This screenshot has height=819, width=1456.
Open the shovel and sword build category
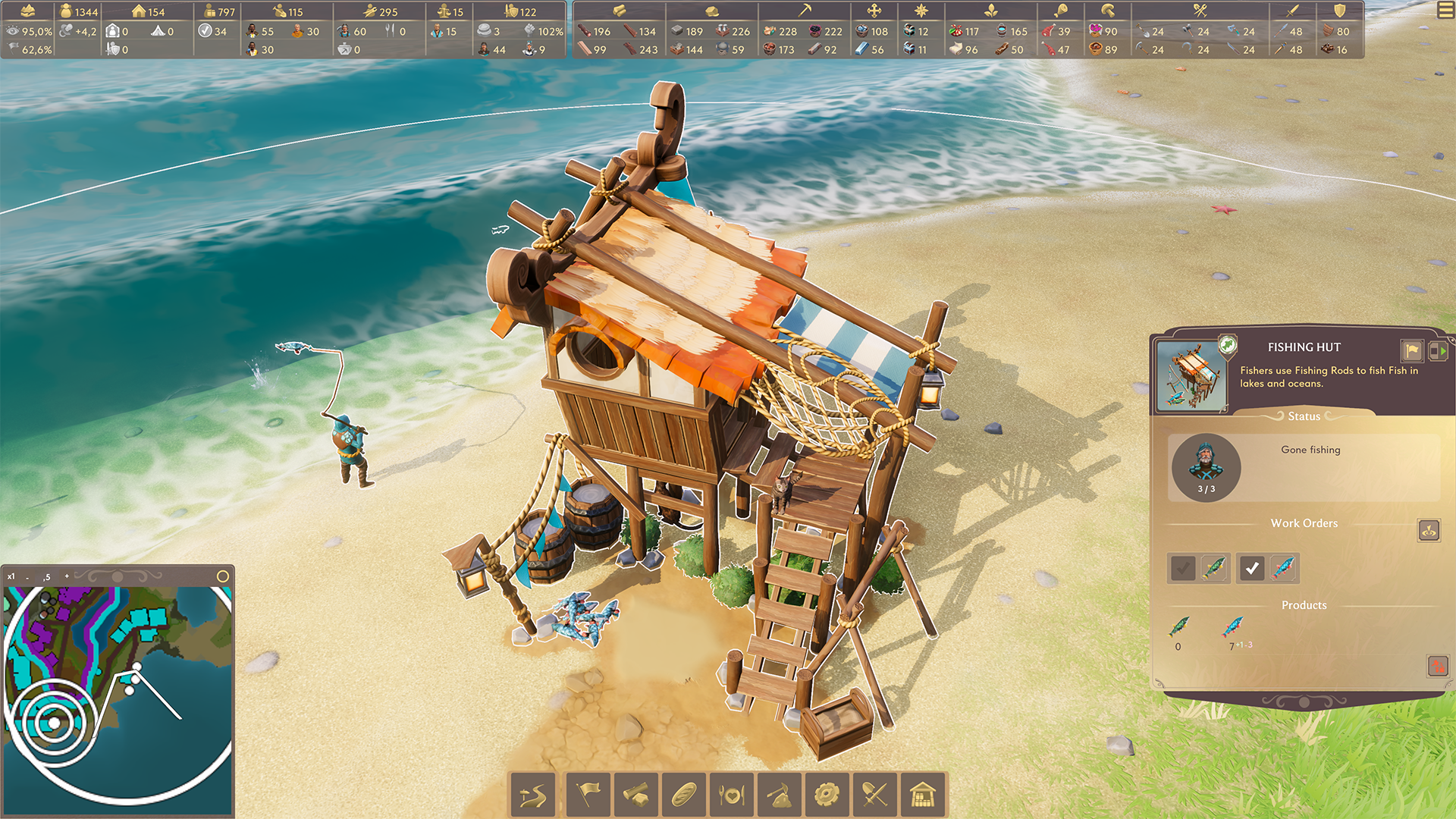tap(874, 795)
